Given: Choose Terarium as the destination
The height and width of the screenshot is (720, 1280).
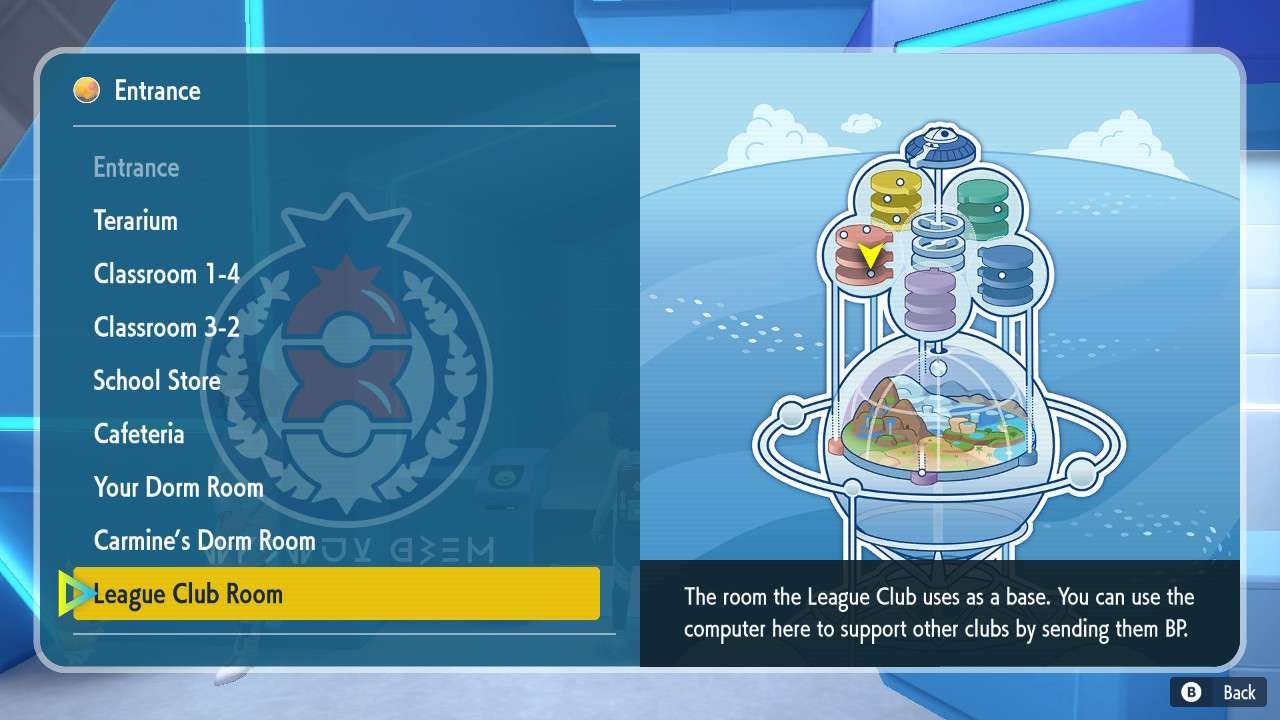Looking at the screenshot, I should 135,220.
